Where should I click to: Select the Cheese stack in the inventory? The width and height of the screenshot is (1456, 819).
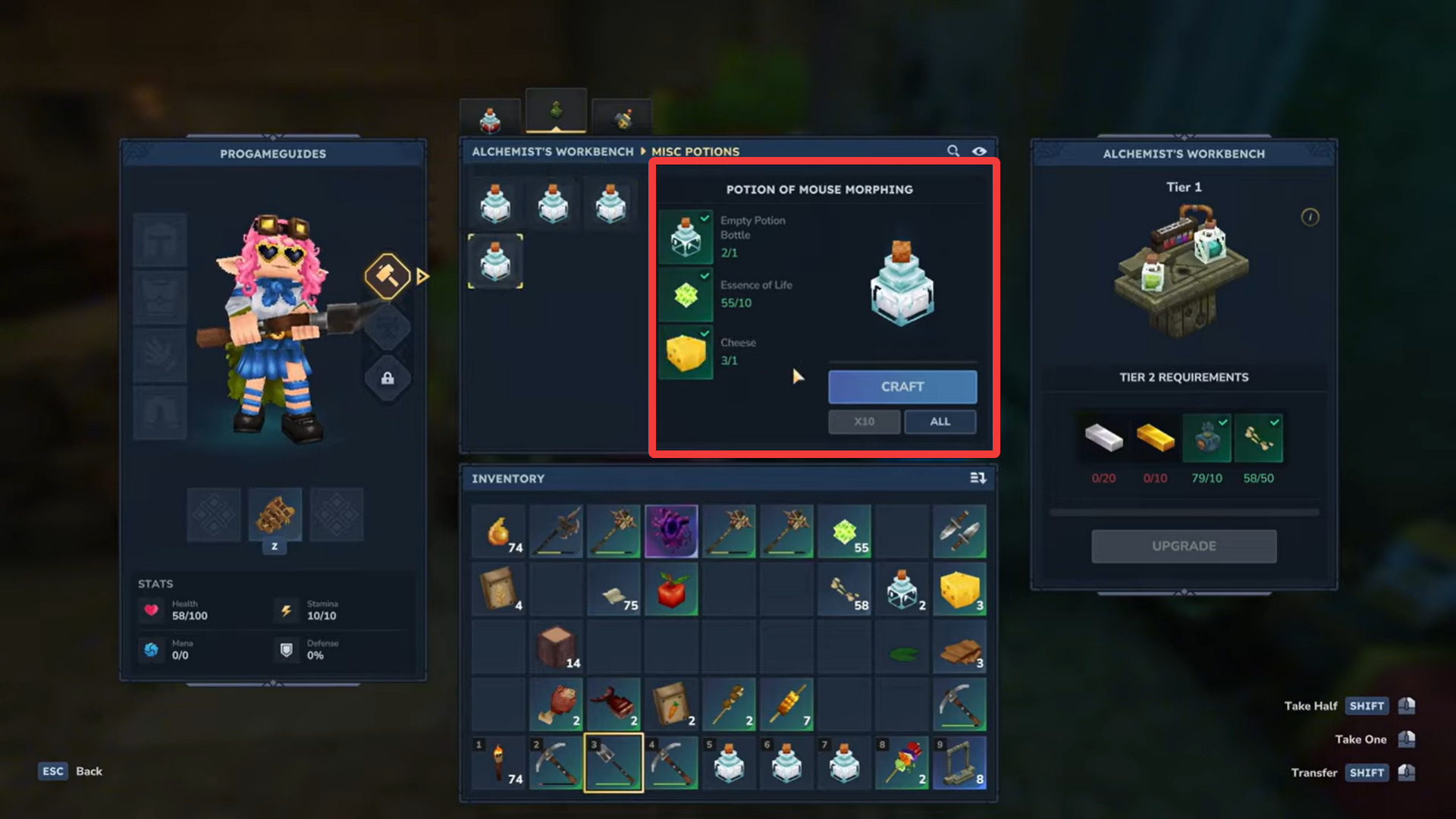959,589
